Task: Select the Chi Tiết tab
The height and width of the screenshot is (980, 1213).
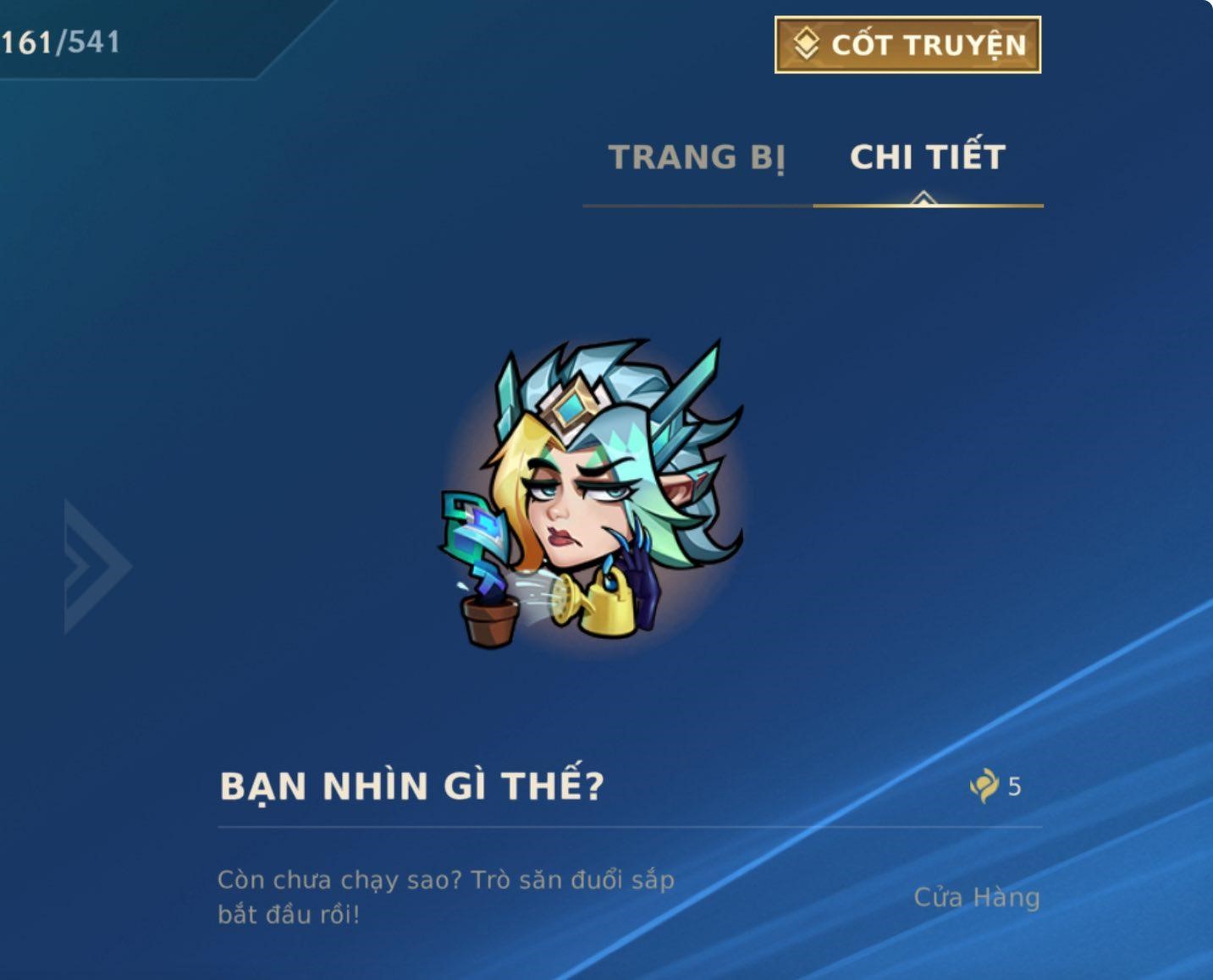Action: coord(928,158)
